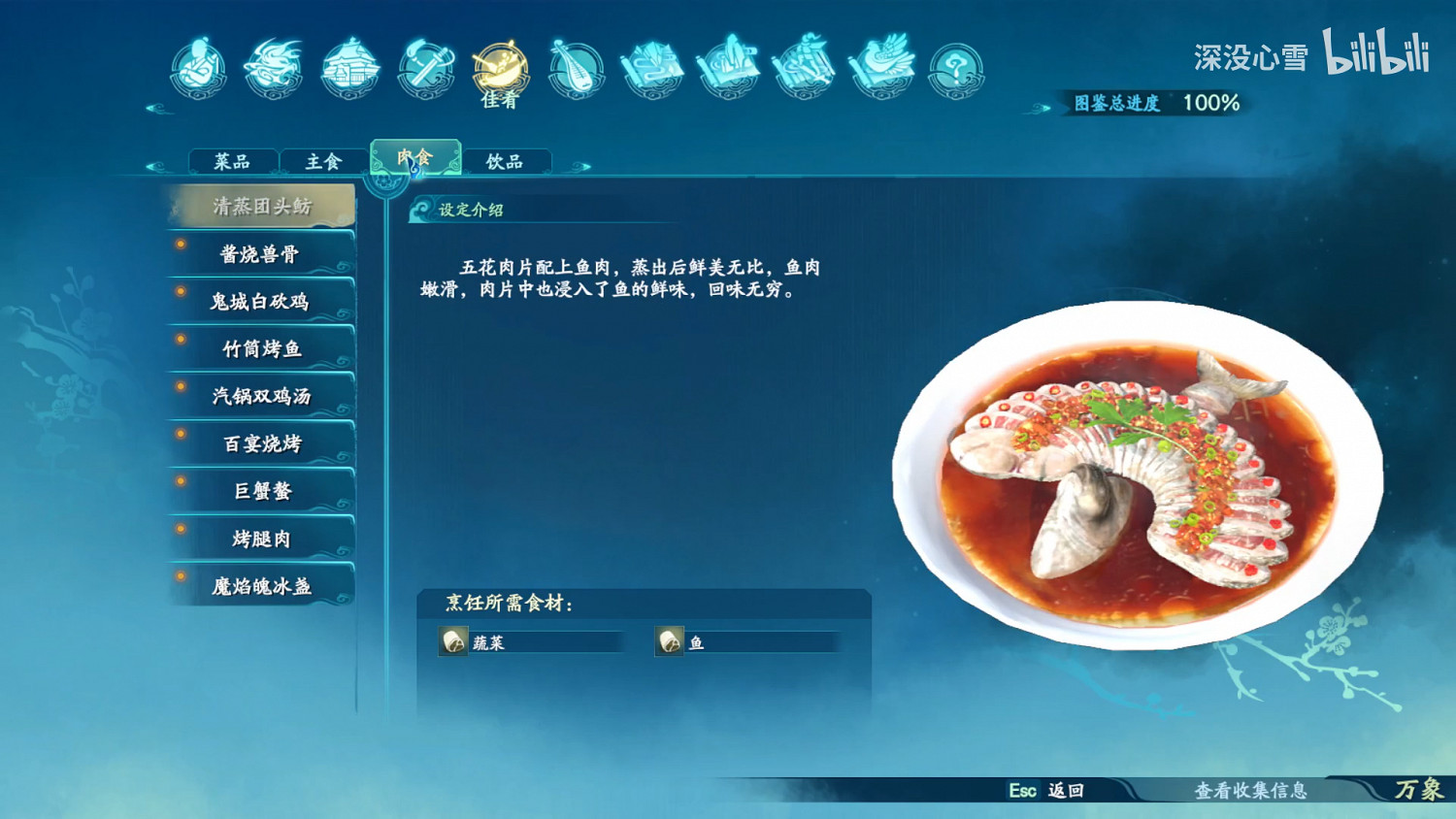The width and height of the screenshot is (1456, 819).
Task: Choose the 魔焰魄冰盏 dish entry
Action: coord(263,587)
